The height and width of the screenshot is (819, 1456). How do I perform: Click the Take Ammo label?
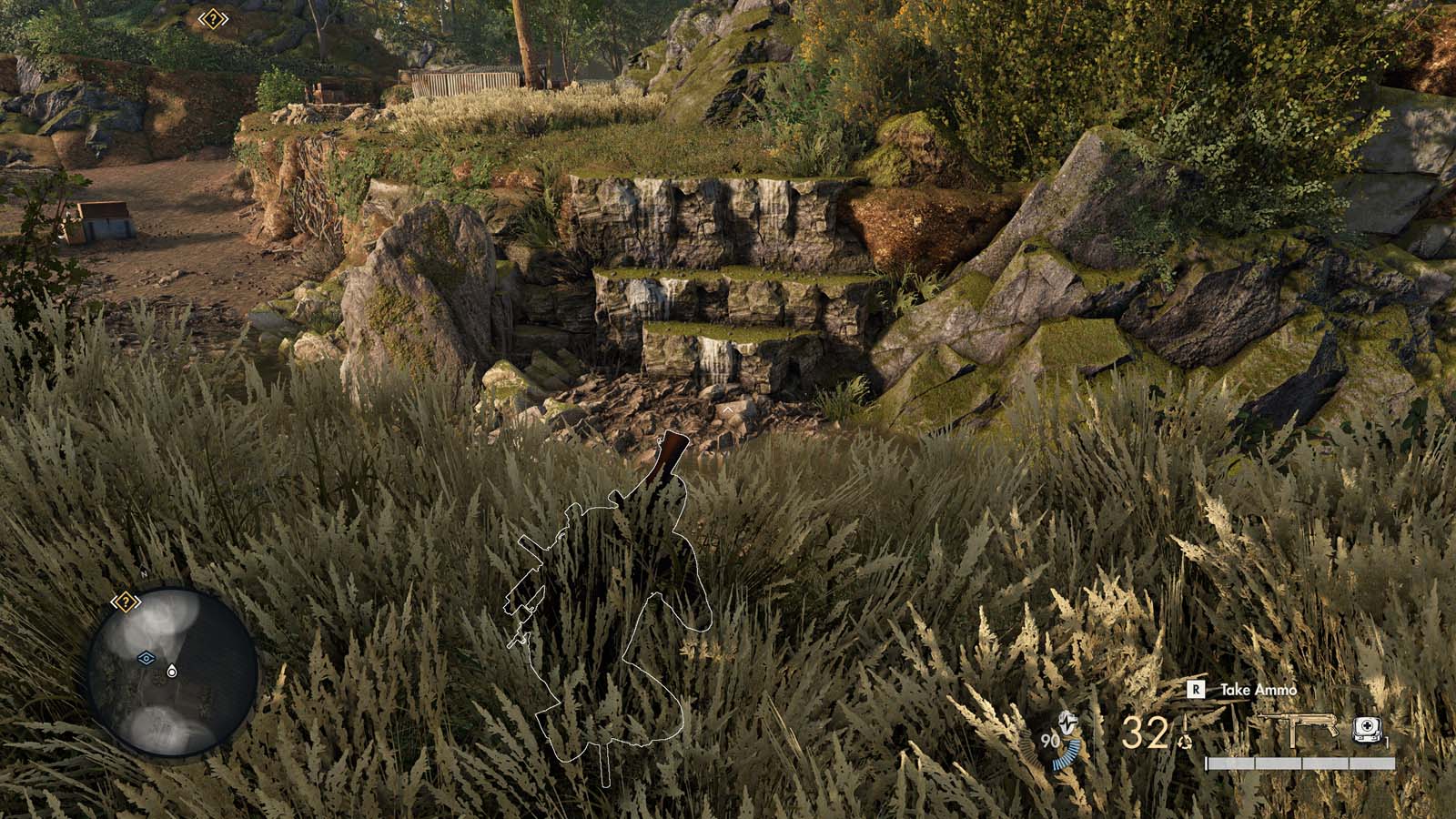[x=1259, y=689]
